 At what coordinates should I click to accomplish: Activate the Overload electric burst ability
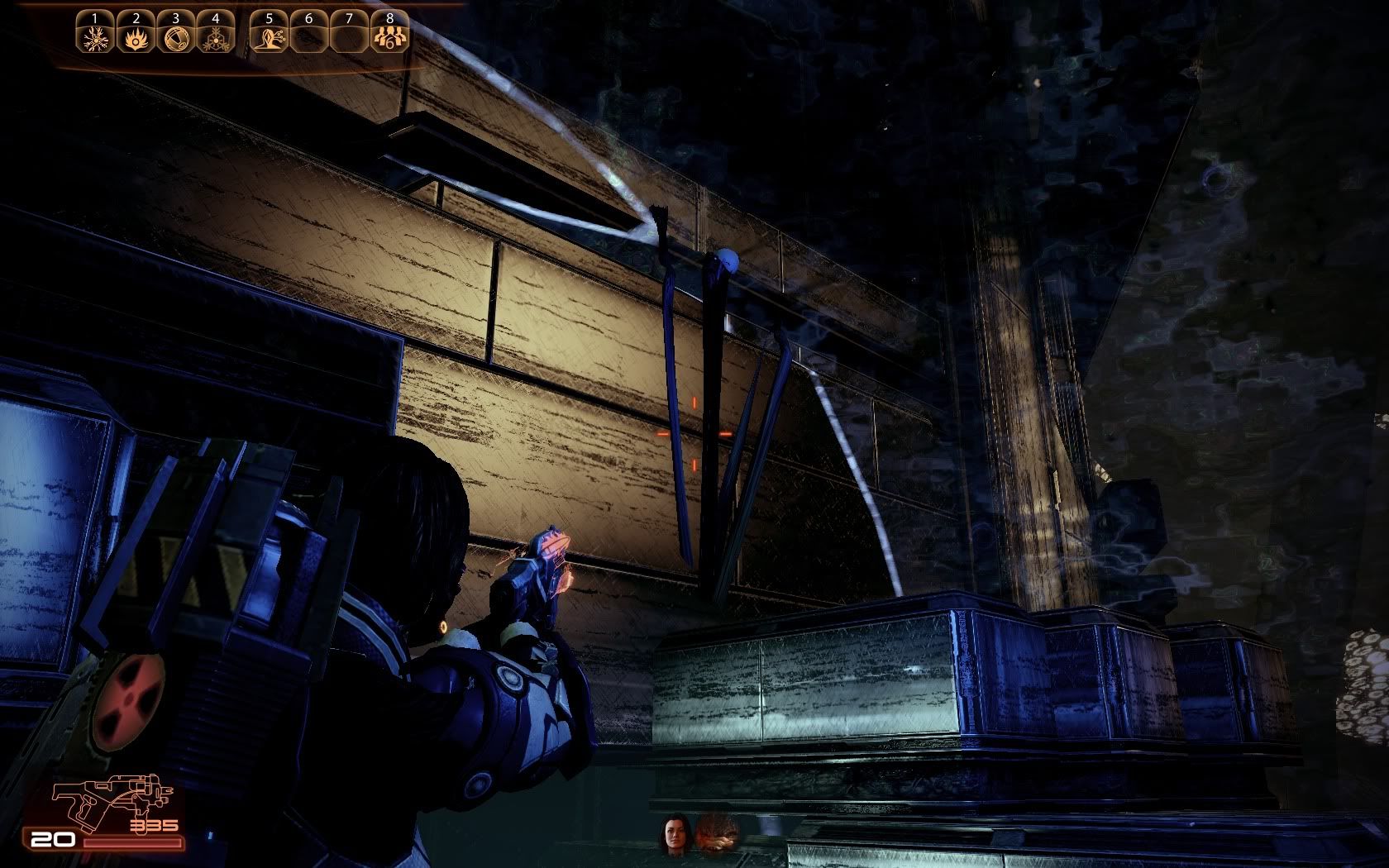coord(96,38)
